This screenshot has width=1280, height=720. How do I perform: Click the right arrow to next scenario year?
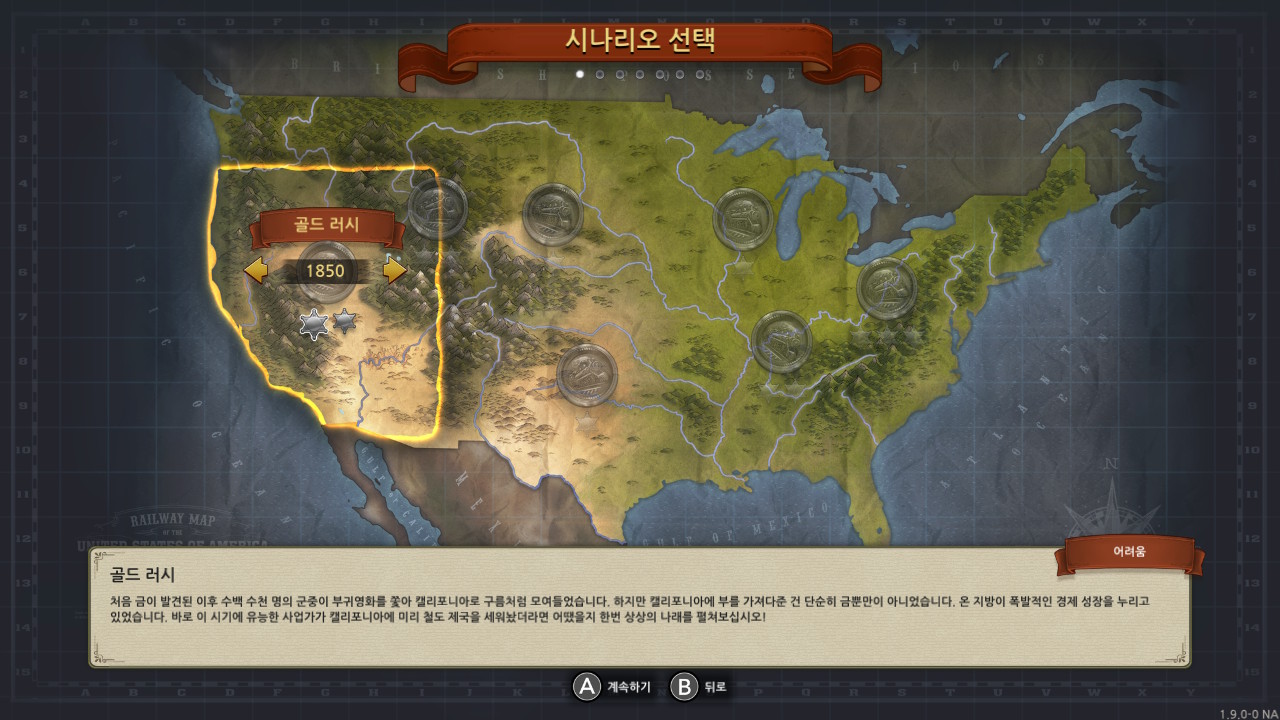pyautogui.click(x=393, y=270)
